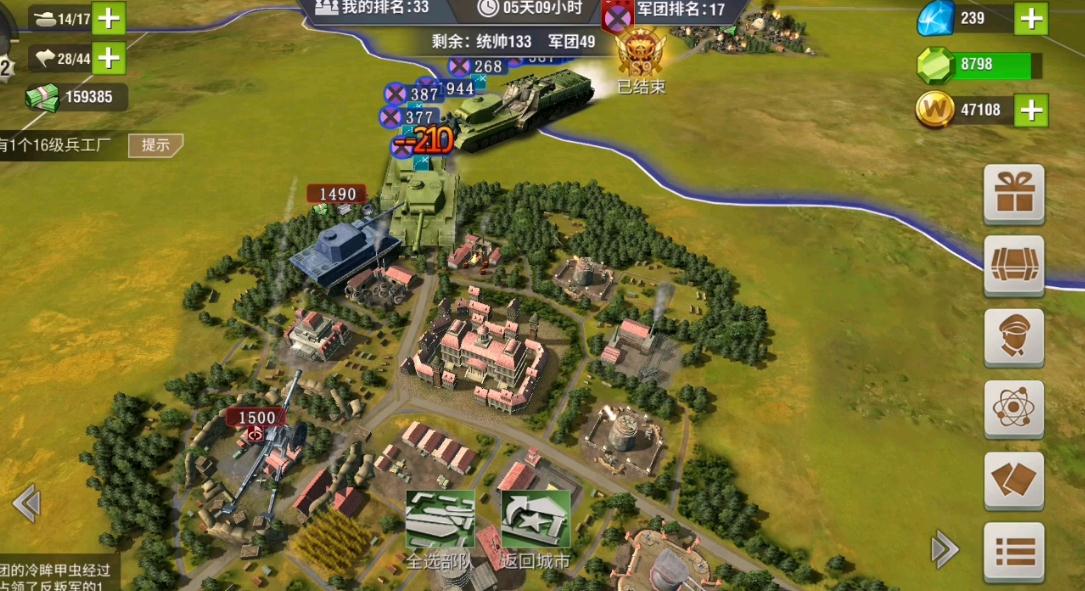
Task: Add more tank unit capacity
Action: (108, 18)
